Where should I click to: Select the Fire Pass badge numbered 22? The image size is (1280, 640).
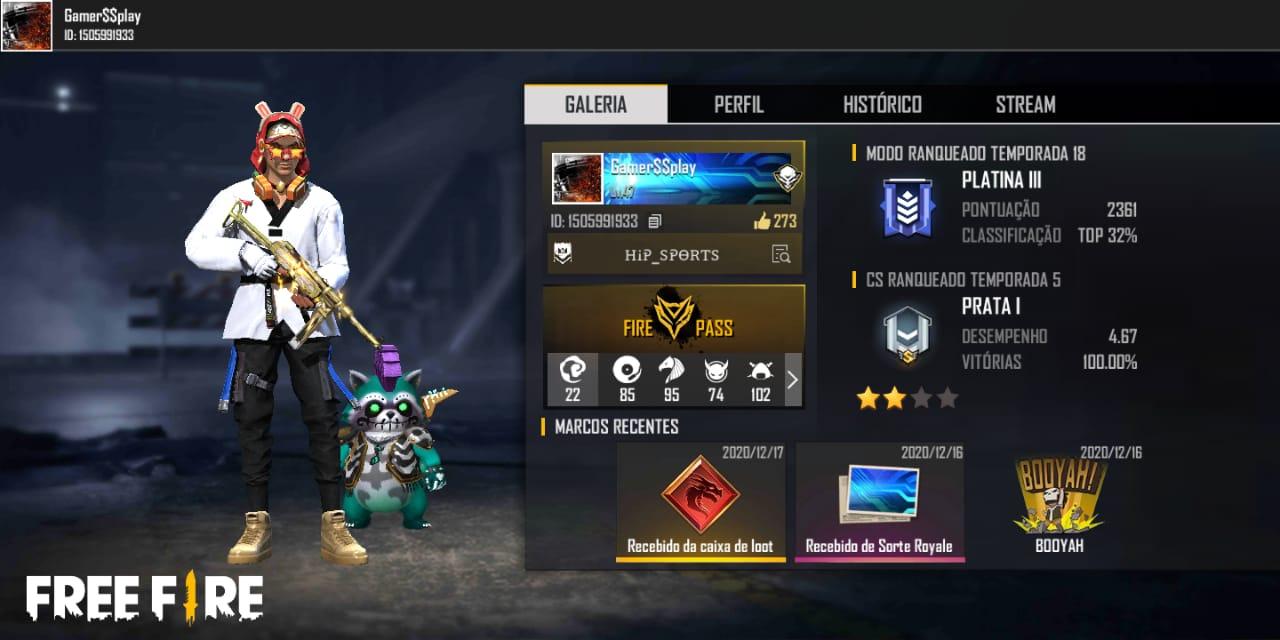(573, 379)
